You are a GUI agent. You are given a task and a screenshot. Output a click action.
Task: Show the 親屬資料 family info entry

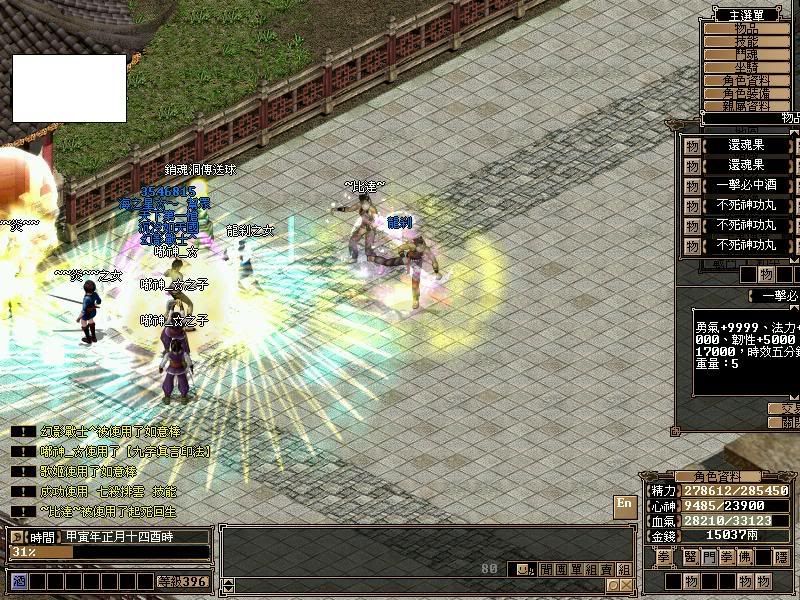[x=746, y=105]
